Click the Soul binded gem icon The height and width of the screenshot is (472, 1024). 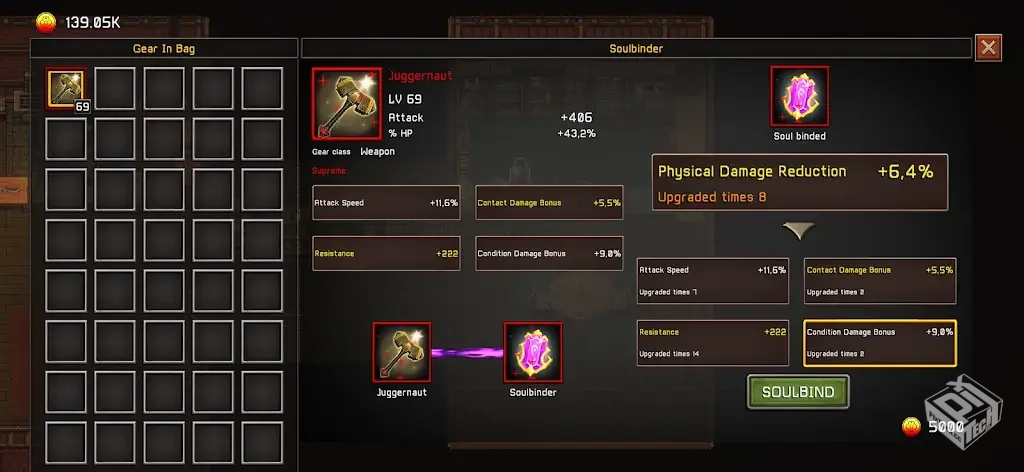799,97
